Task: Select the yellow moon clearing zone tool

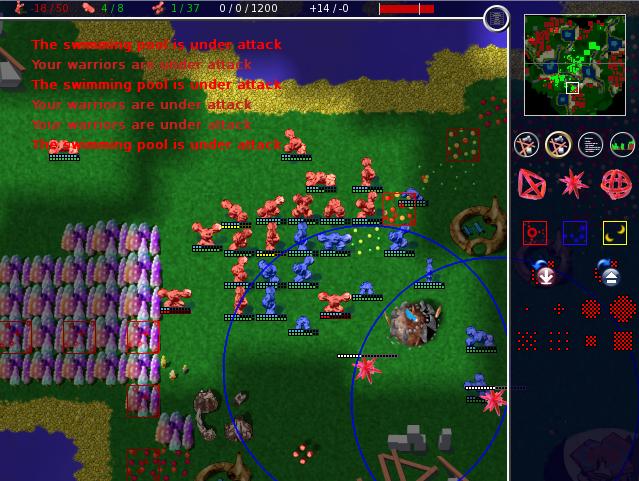Action: click(x=614, y=233)
